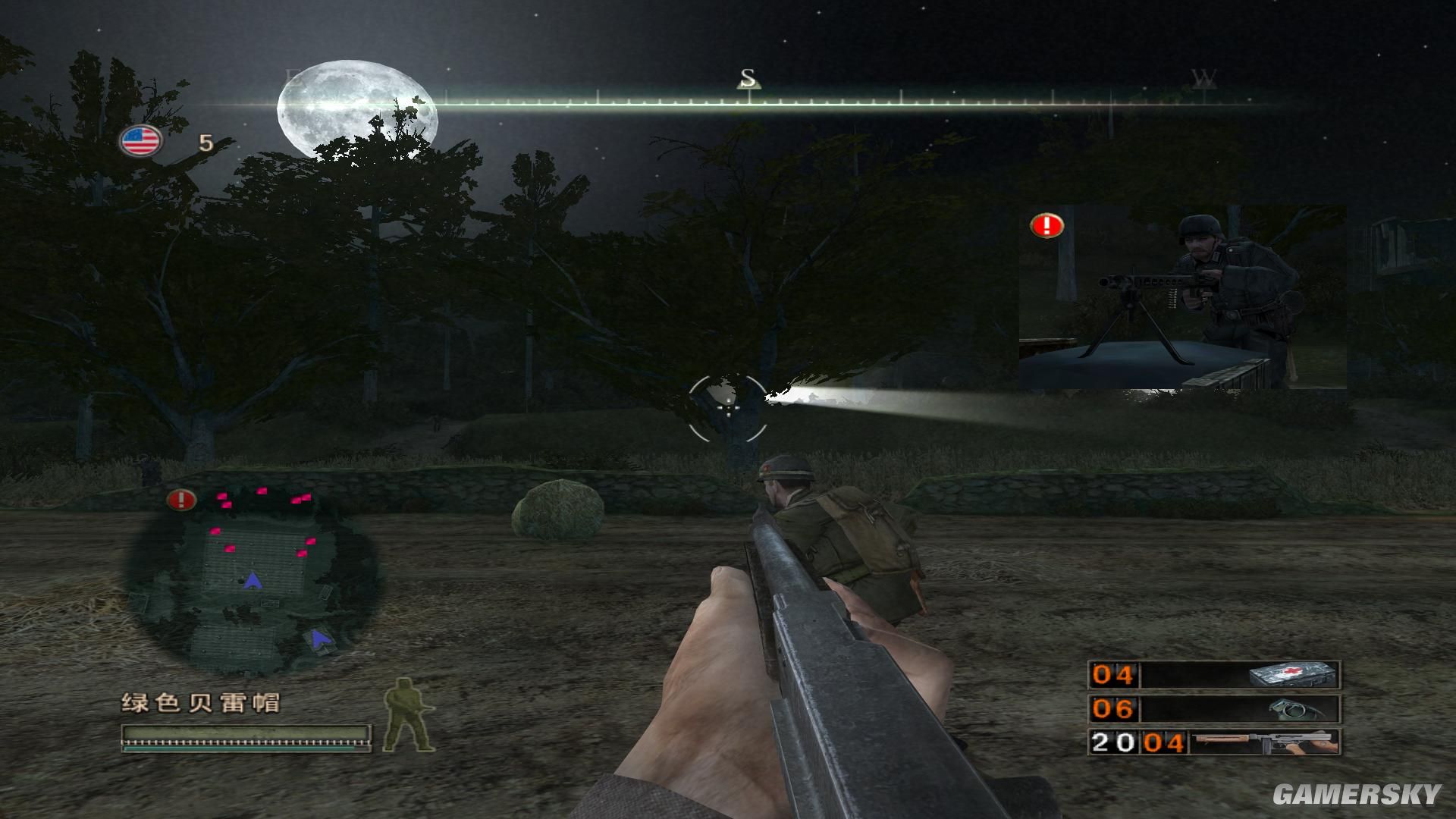Image resolution: width=1456 pixels, height=819 pixels.
Task: Click the S marker on the compass
Action: pos(748,78)
